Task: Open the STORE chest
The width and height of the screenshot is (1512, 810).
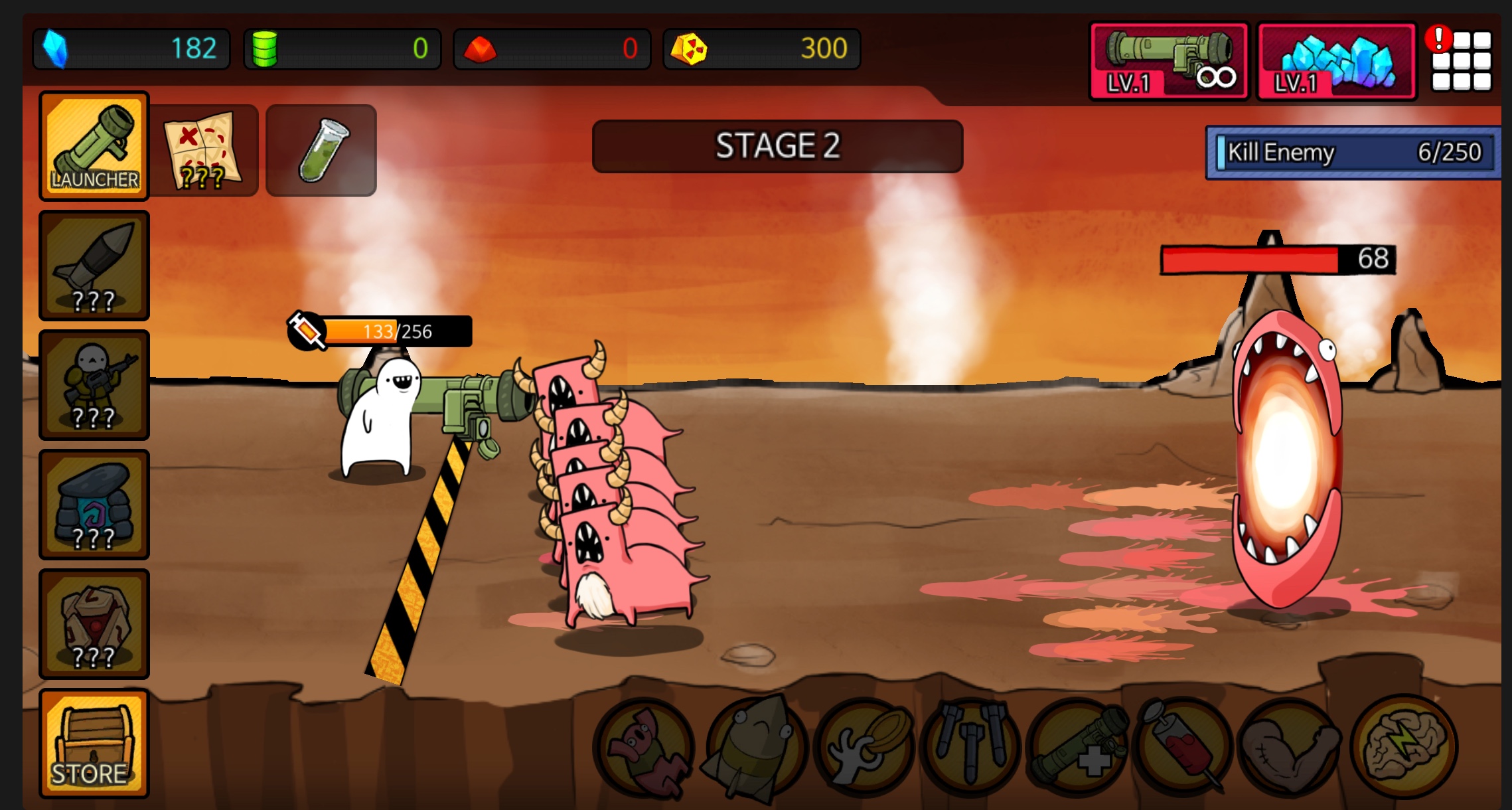Action: (93, 744)
